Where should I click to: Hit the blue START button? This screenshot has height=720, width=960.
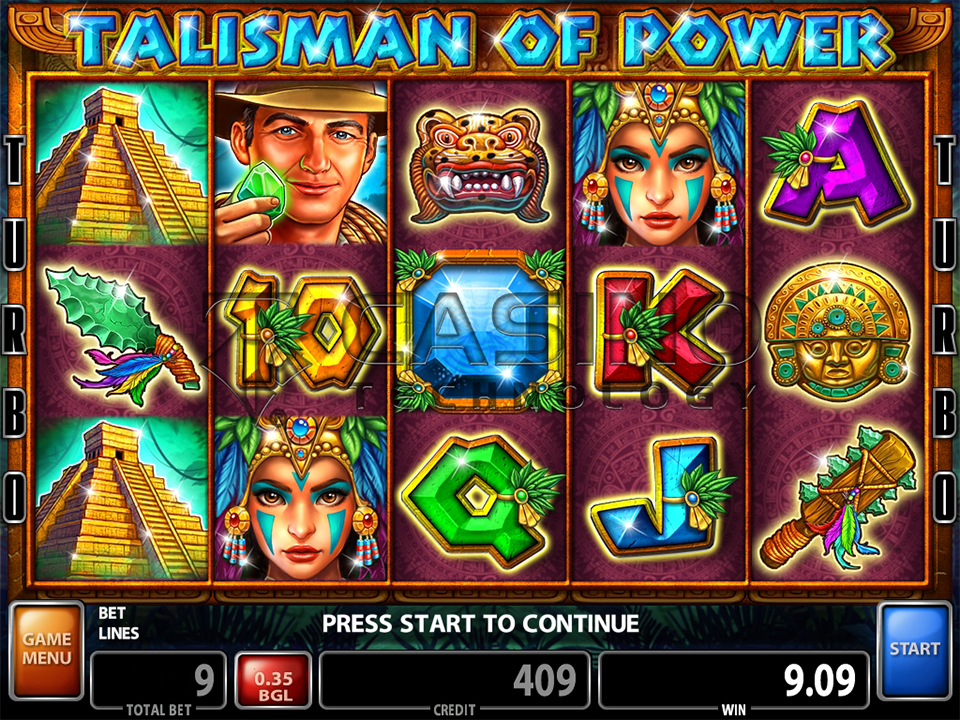tap(914, 649)
